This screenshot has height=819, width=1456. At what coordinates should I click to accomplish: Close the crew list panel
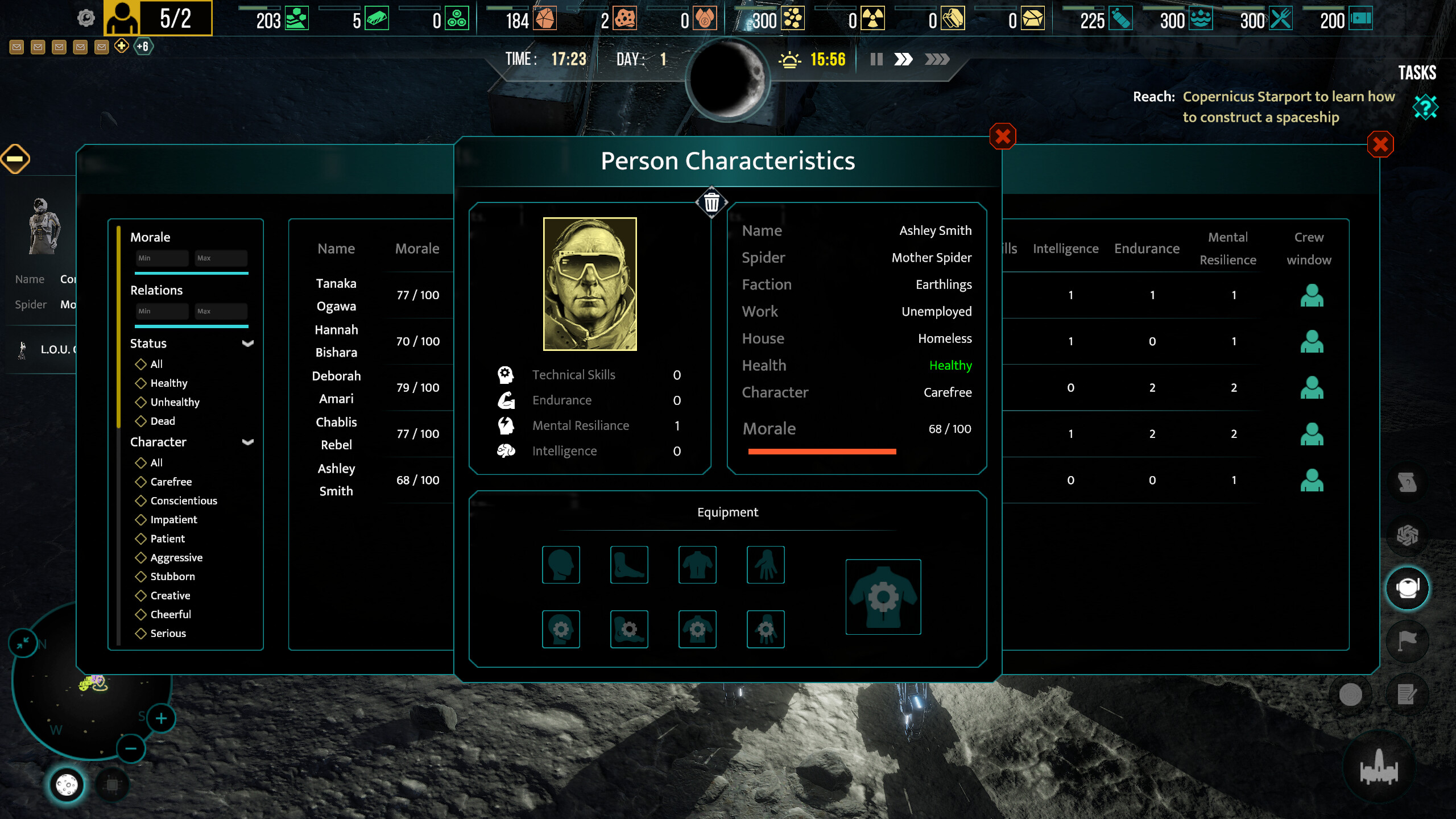tap(1380, 144)
